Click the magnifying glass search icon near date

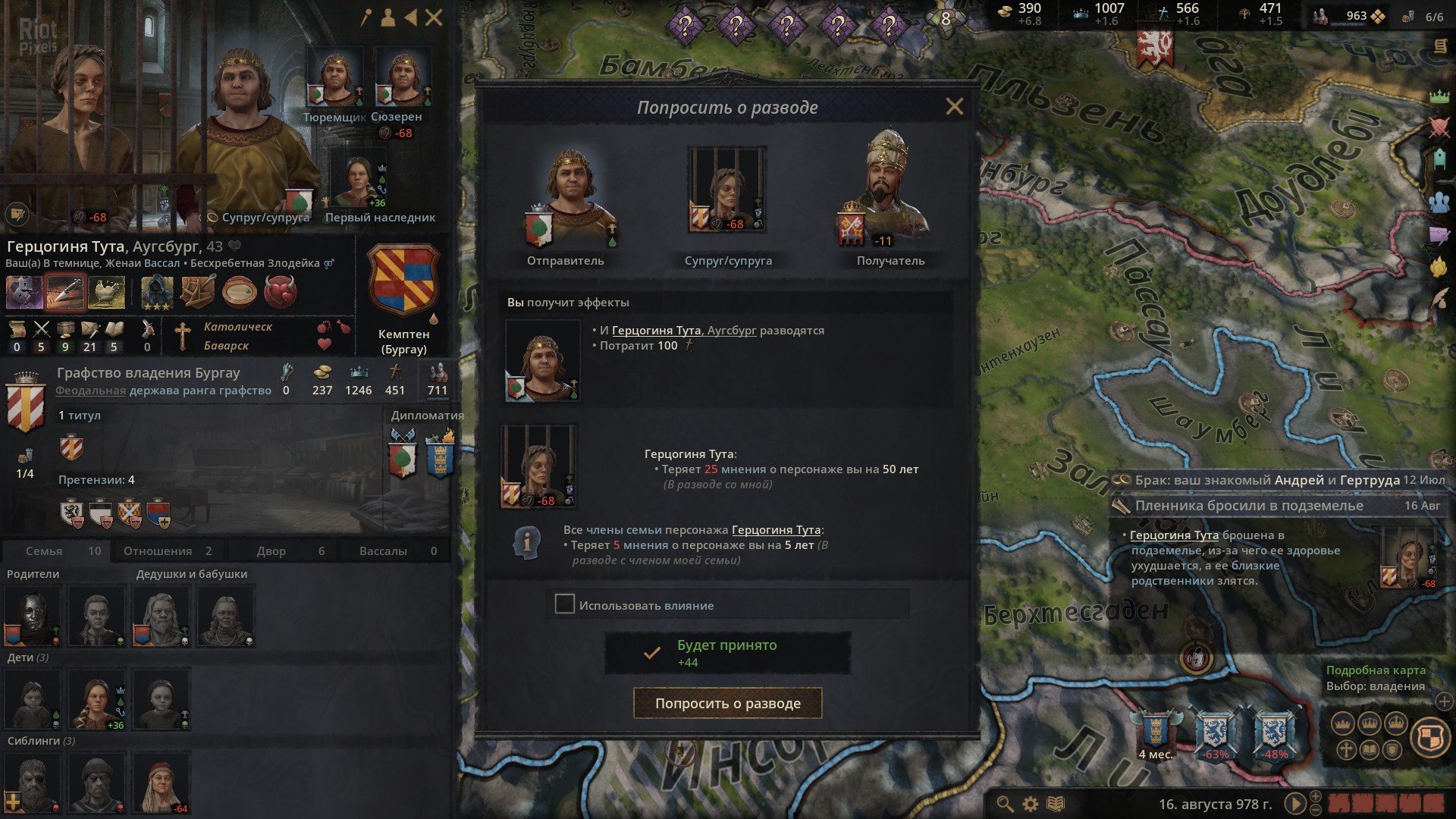coord(1006,805)
